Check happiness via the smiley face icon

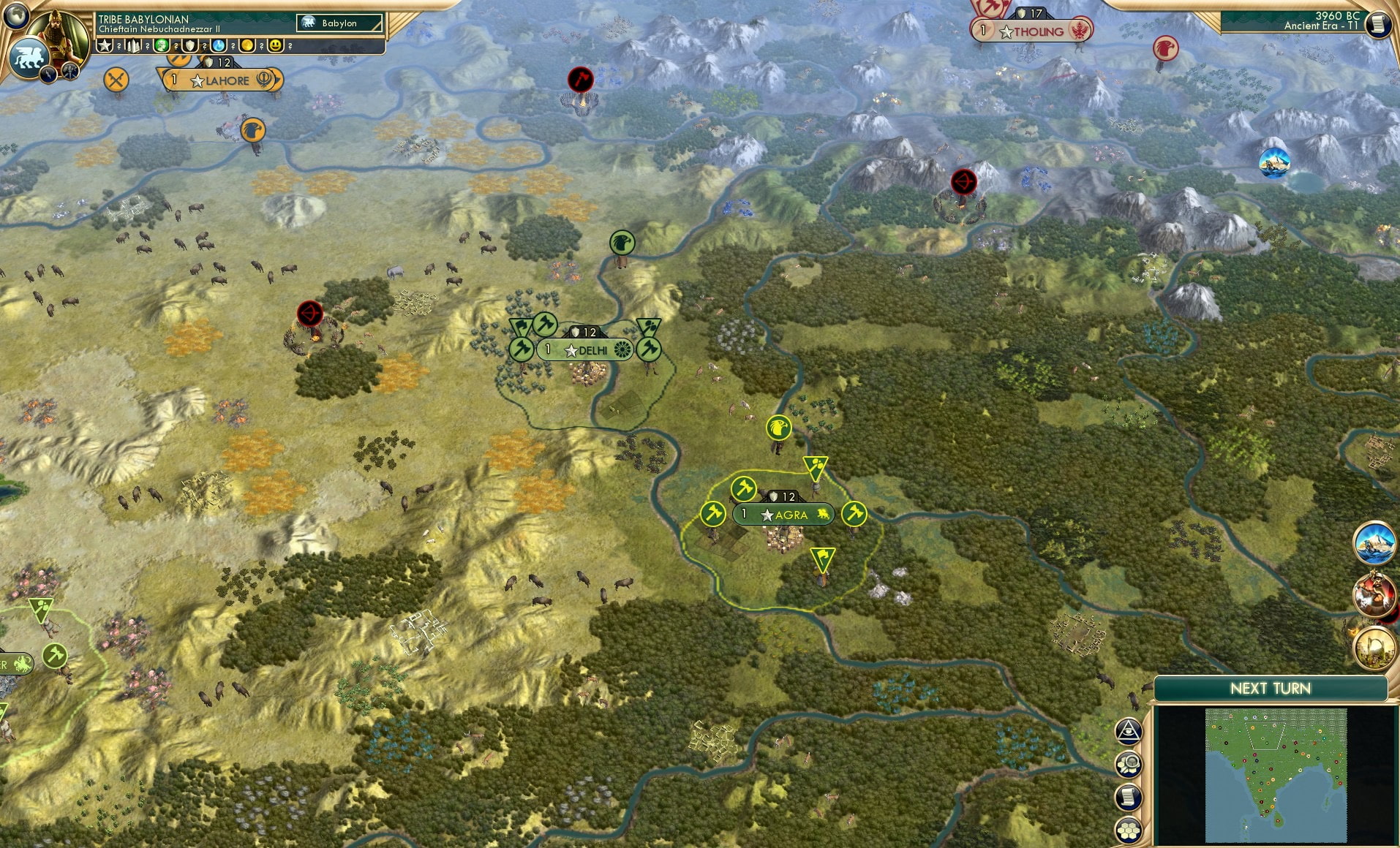(x=276, y=47)
